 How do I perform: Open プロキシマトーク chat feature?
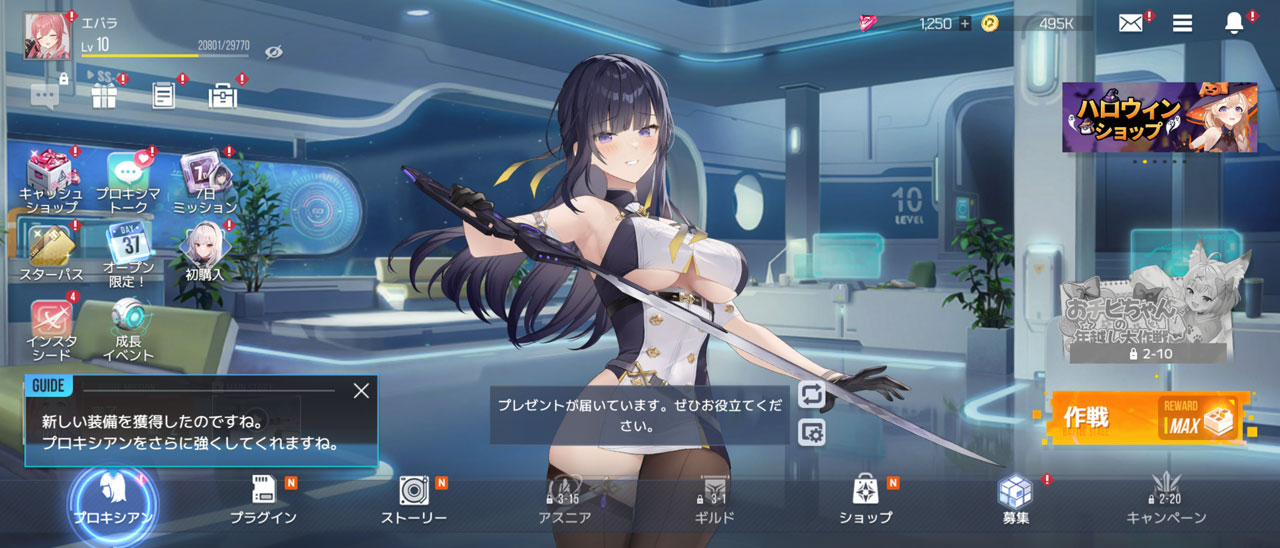128,182
